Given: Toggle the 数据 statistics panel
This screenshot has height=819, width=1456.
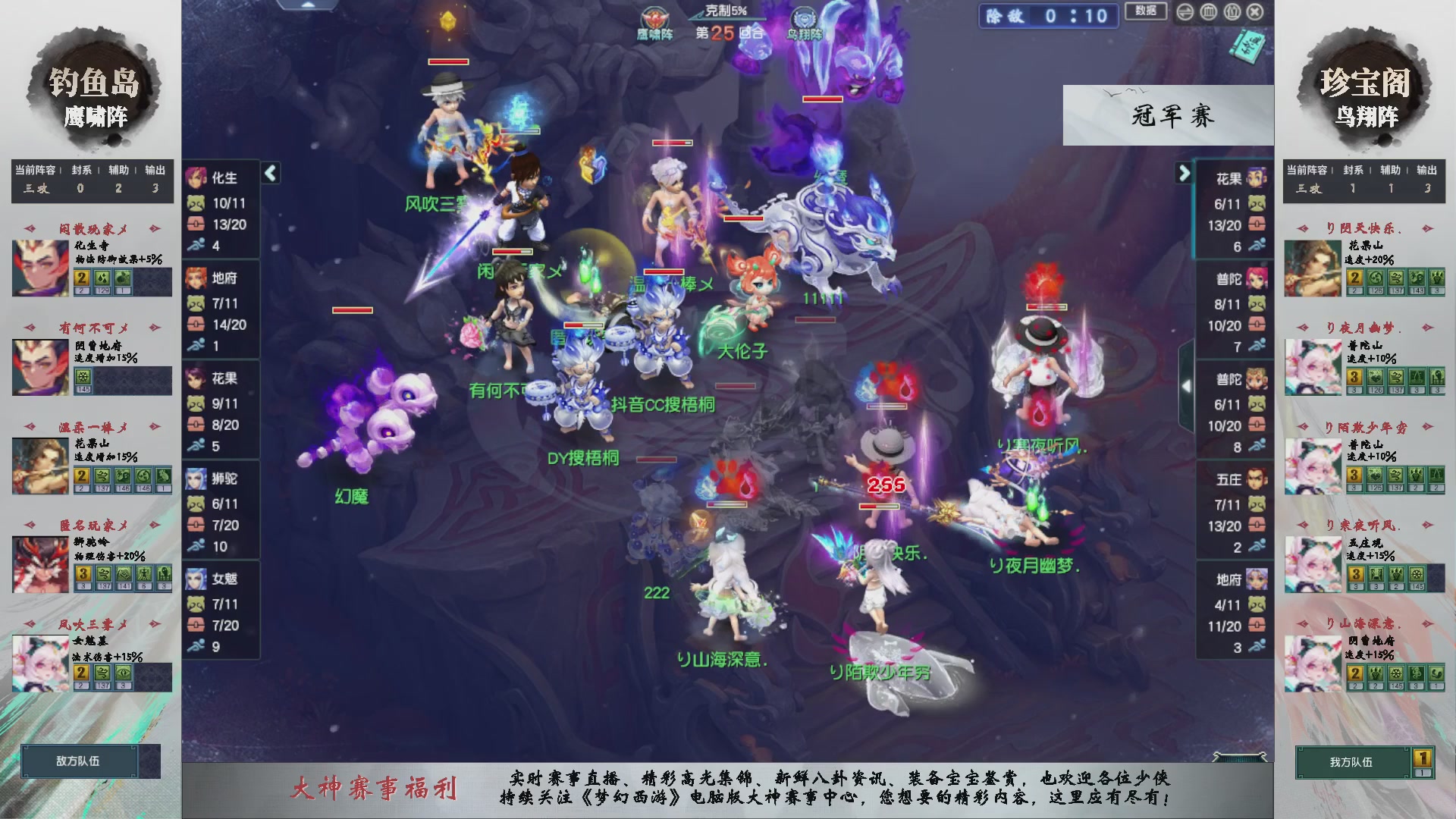Looking at the screenshot, I should (x=1145, y=13).
